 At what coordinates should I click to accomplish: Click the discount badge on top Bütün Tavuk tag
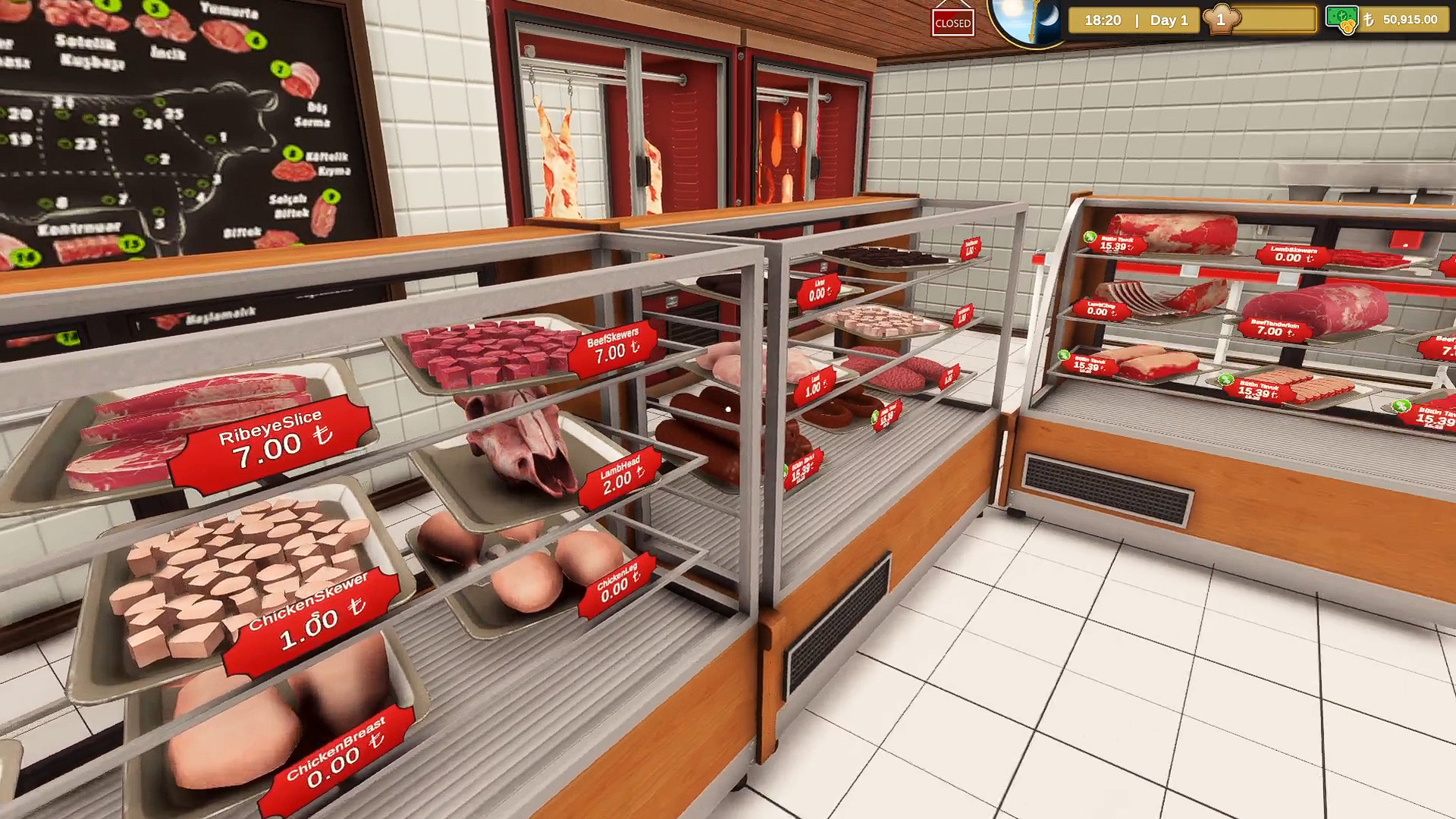click(x=1089, y=236)
